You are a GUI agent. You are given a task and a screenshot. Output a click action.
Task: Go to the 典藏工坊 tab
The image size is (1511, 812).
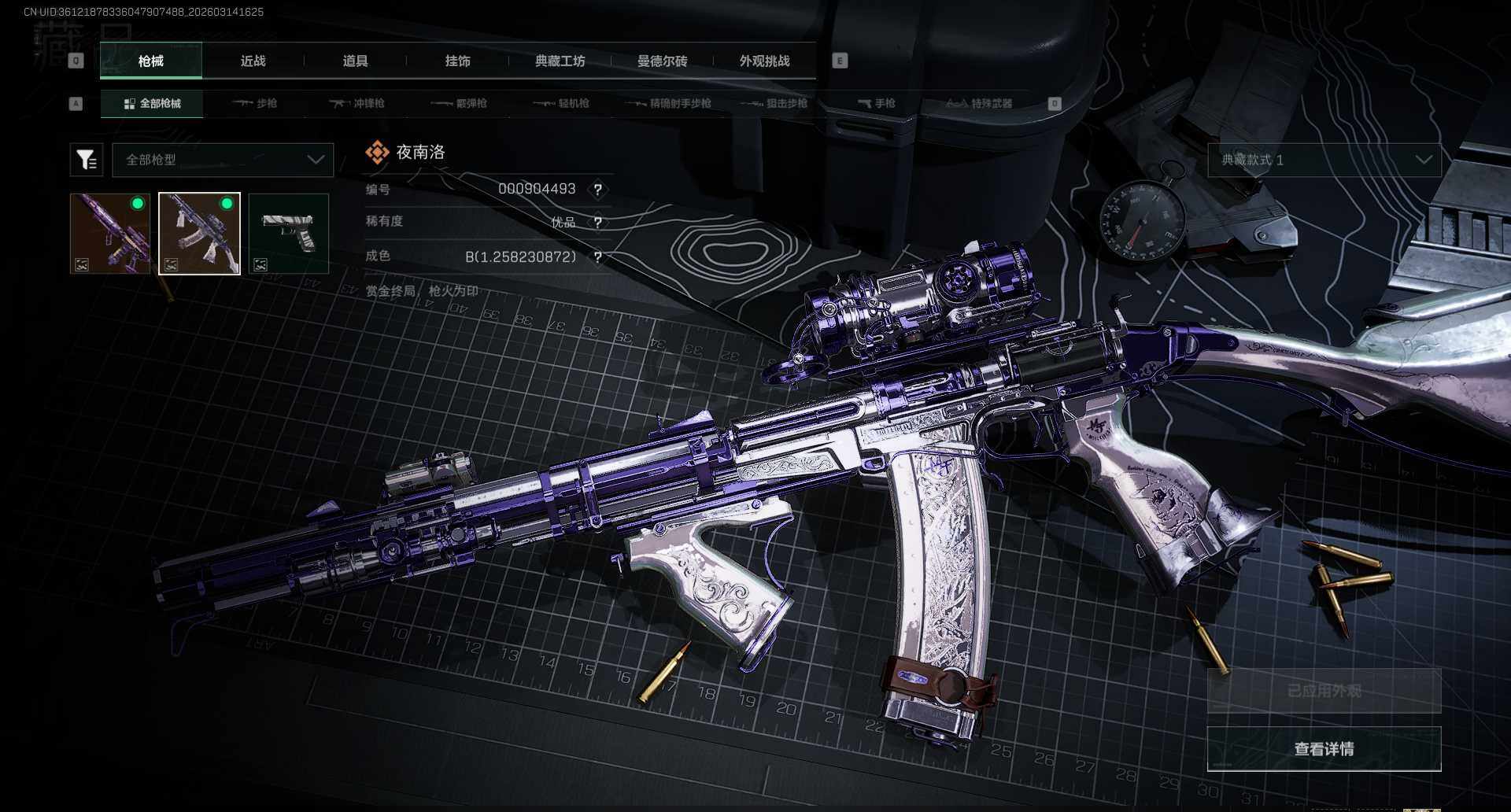tap(560, 61)
